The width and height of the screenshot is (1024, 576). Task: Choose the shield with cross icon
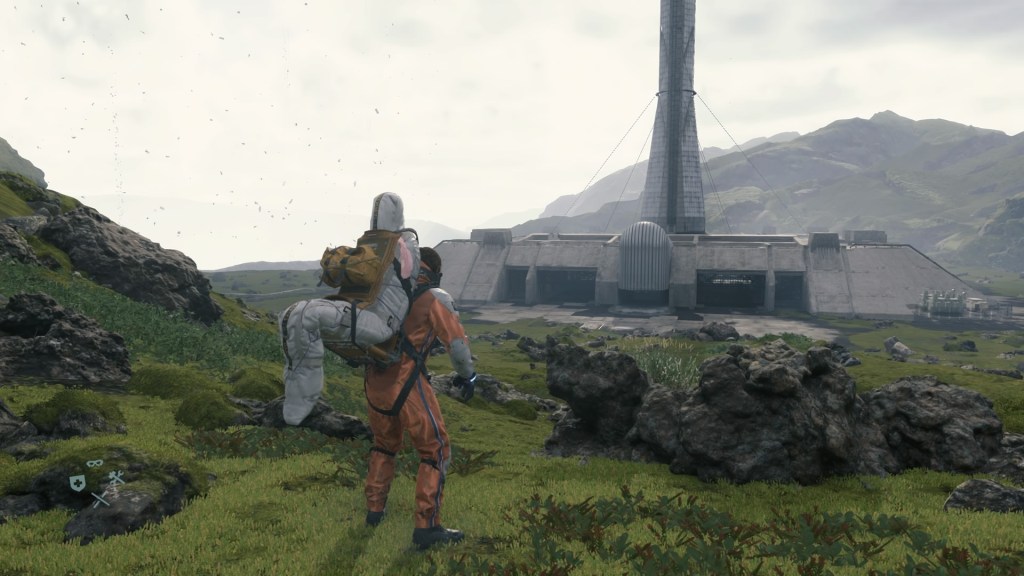(x=77, y=483)
